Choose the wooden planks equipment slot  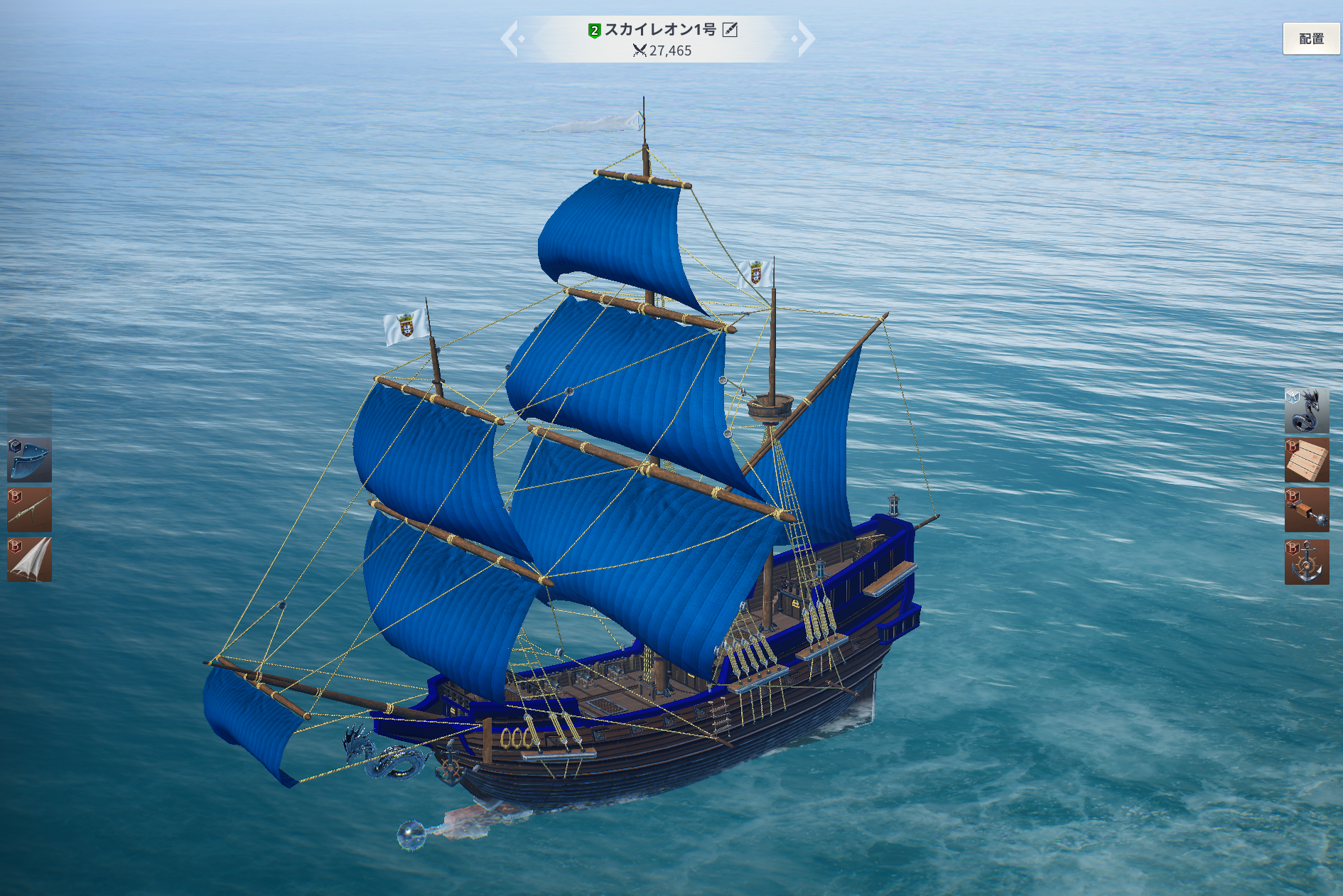tap(1306, 460)
